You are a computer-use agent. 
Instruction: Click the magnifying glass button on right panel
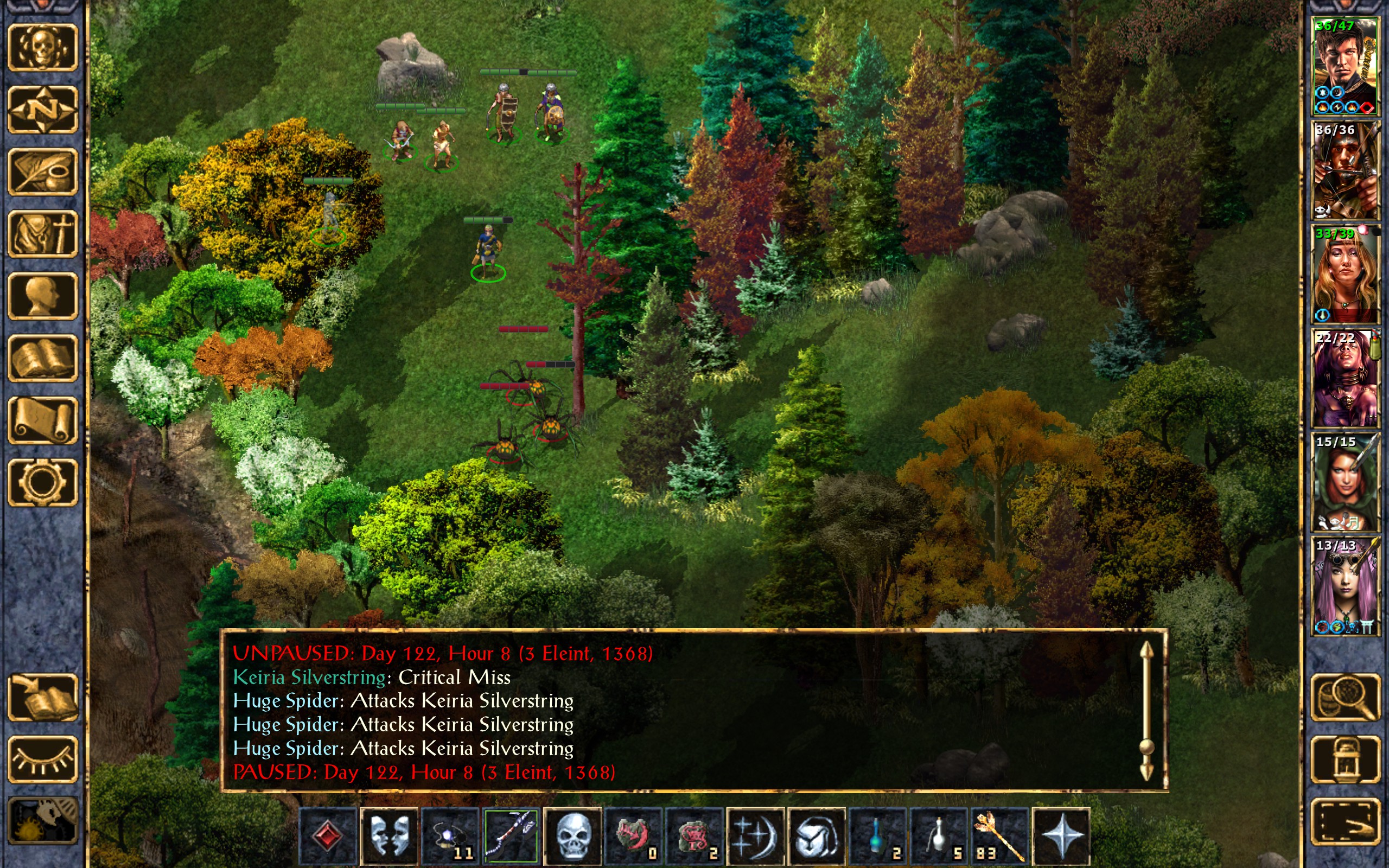1345,697
